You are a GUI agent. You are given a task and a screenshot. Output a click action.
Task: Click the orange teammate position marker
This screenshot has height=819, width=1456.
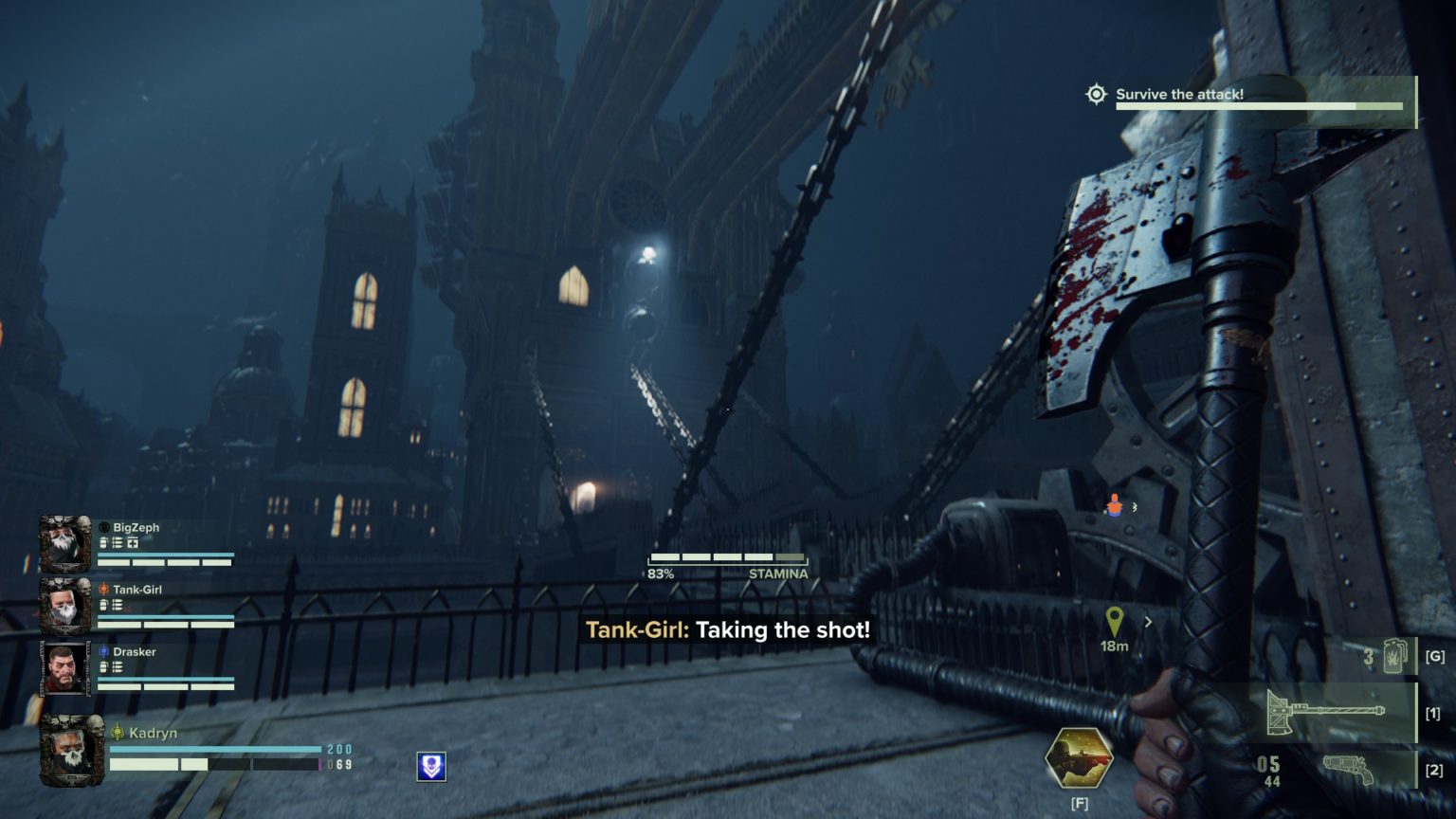(x=1114, y=506)
